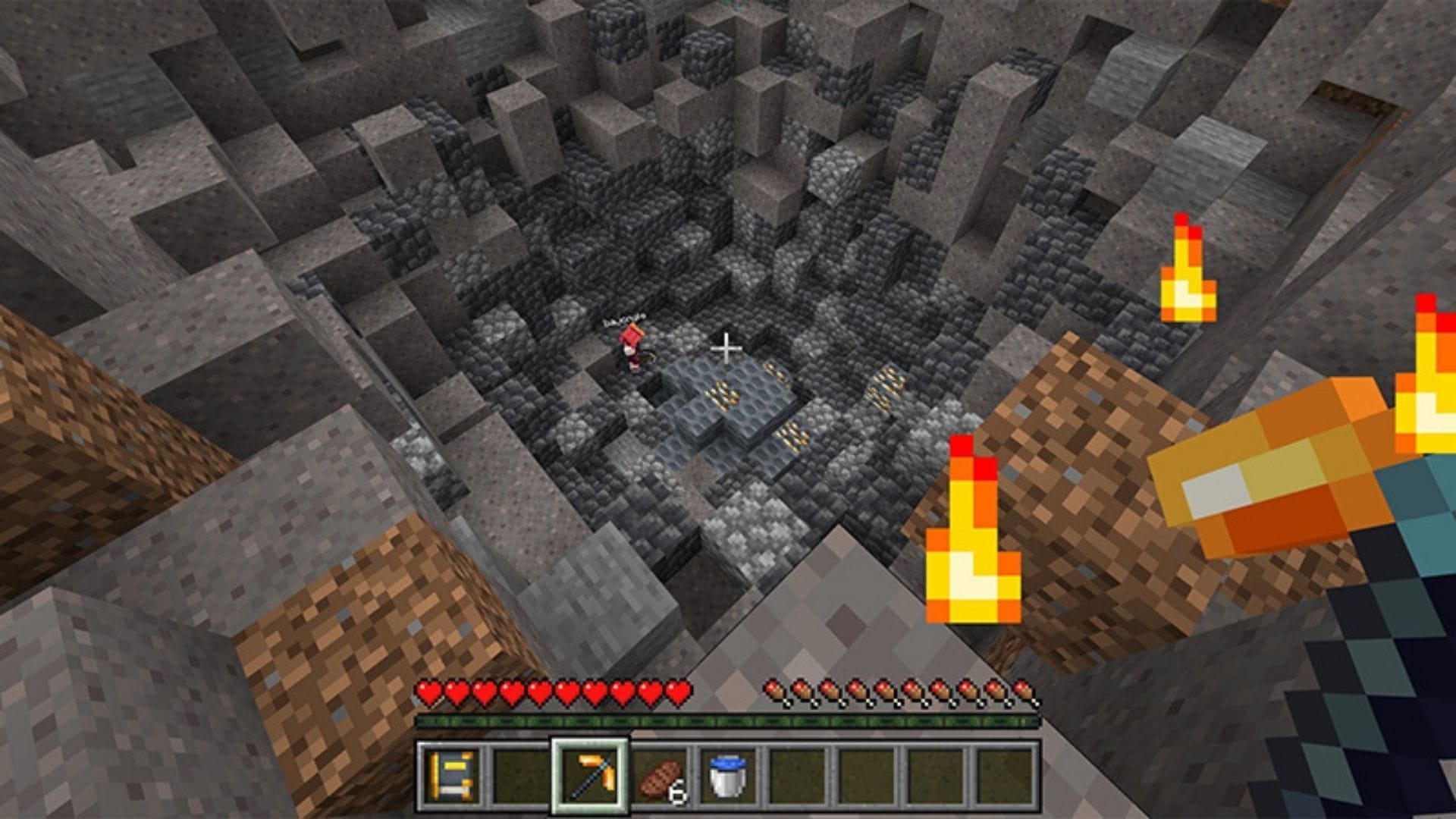
Task: Click the crosshair in the screen center
Action: (726, 349)
